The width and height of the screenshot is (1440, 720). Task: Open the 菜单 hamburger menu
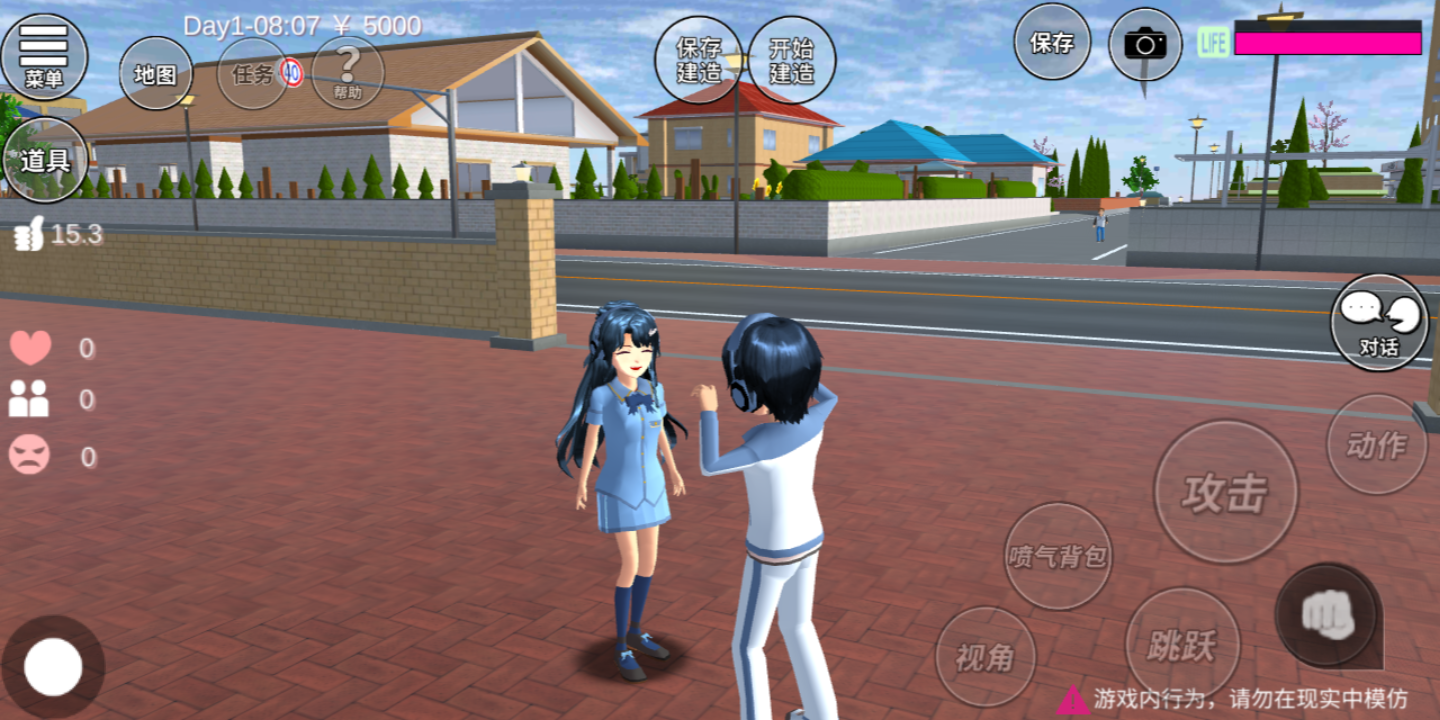click(x=43, y=56)
